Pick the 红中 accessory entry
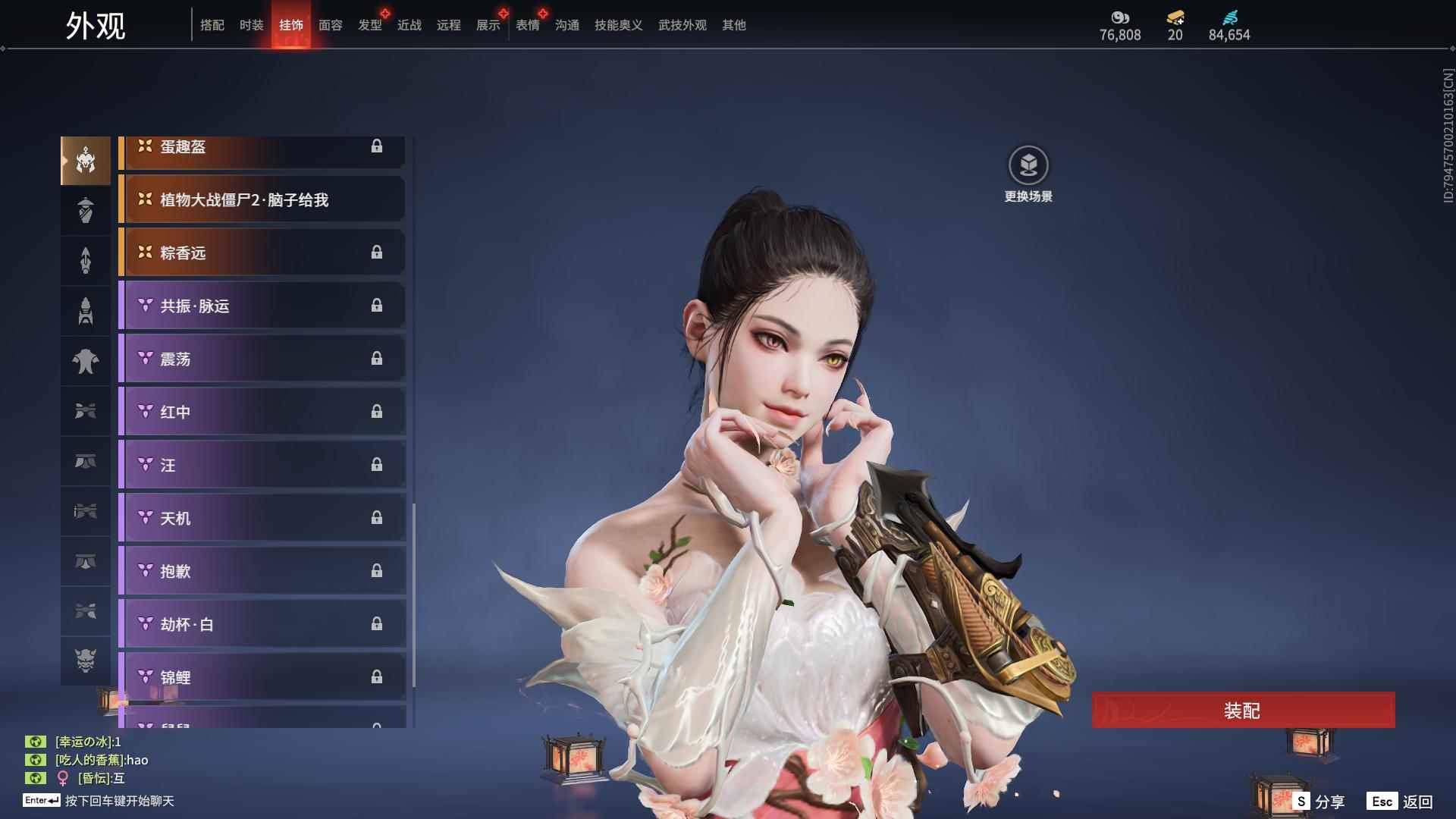Image resolution: width=1456 pixels, height=819 pixels. tap(262, 412)
